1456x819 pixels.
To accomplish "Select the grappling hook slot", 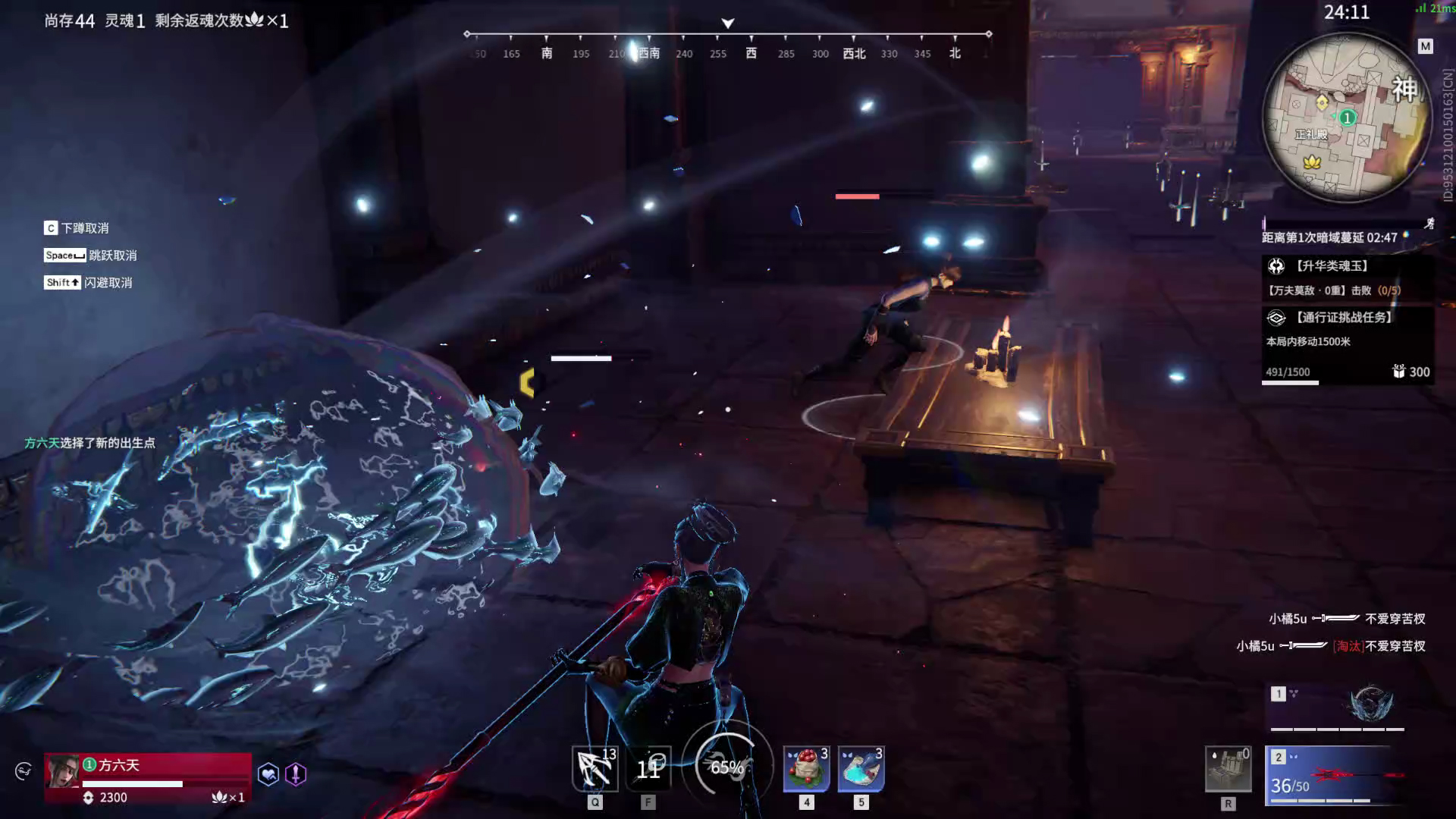I will [x=595, y=768].
